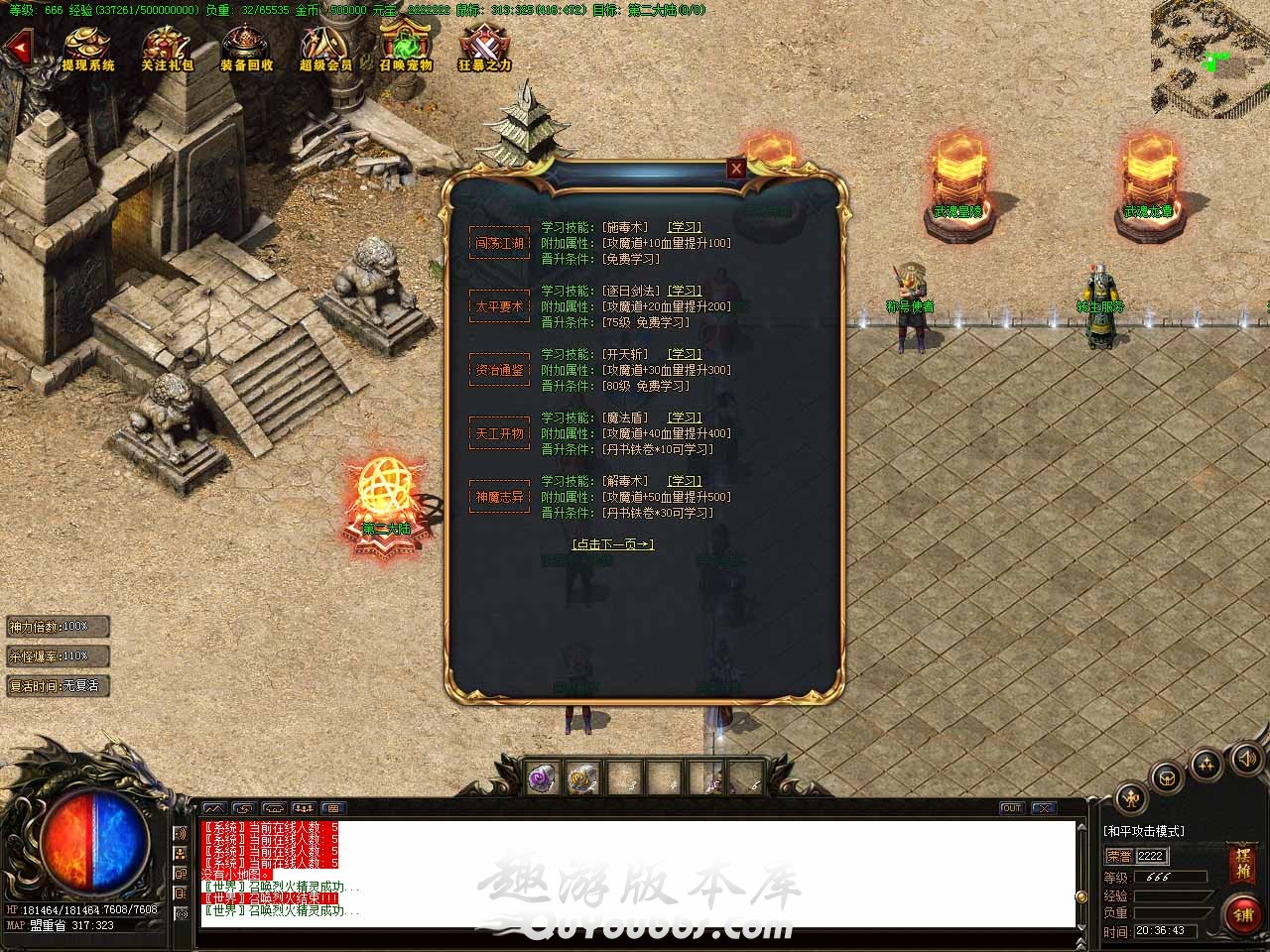Open the round red 铺 shop button

pyautogui.click(x=1243, y=914)
